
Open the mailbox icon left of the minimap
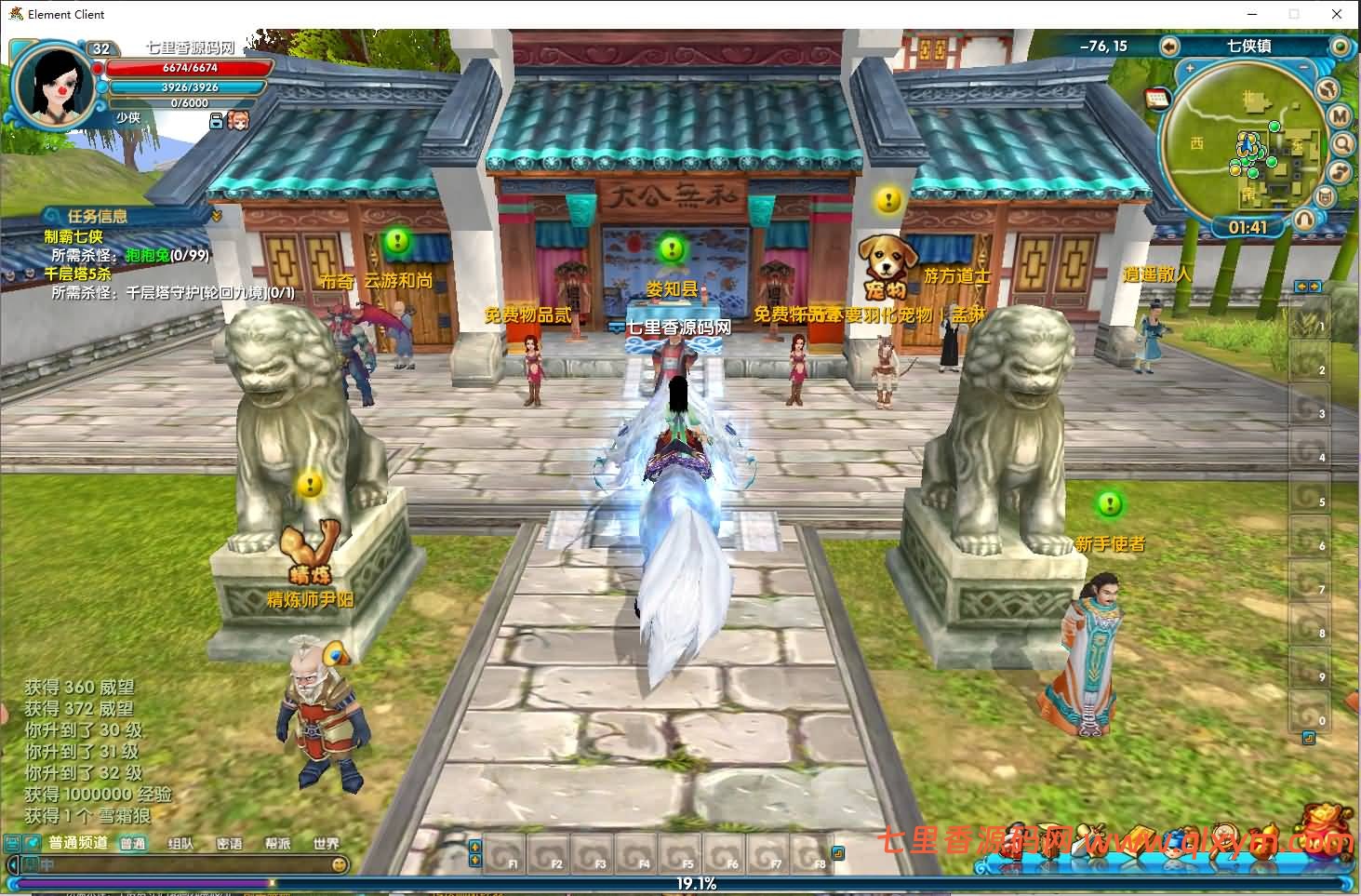[1155, 96]
